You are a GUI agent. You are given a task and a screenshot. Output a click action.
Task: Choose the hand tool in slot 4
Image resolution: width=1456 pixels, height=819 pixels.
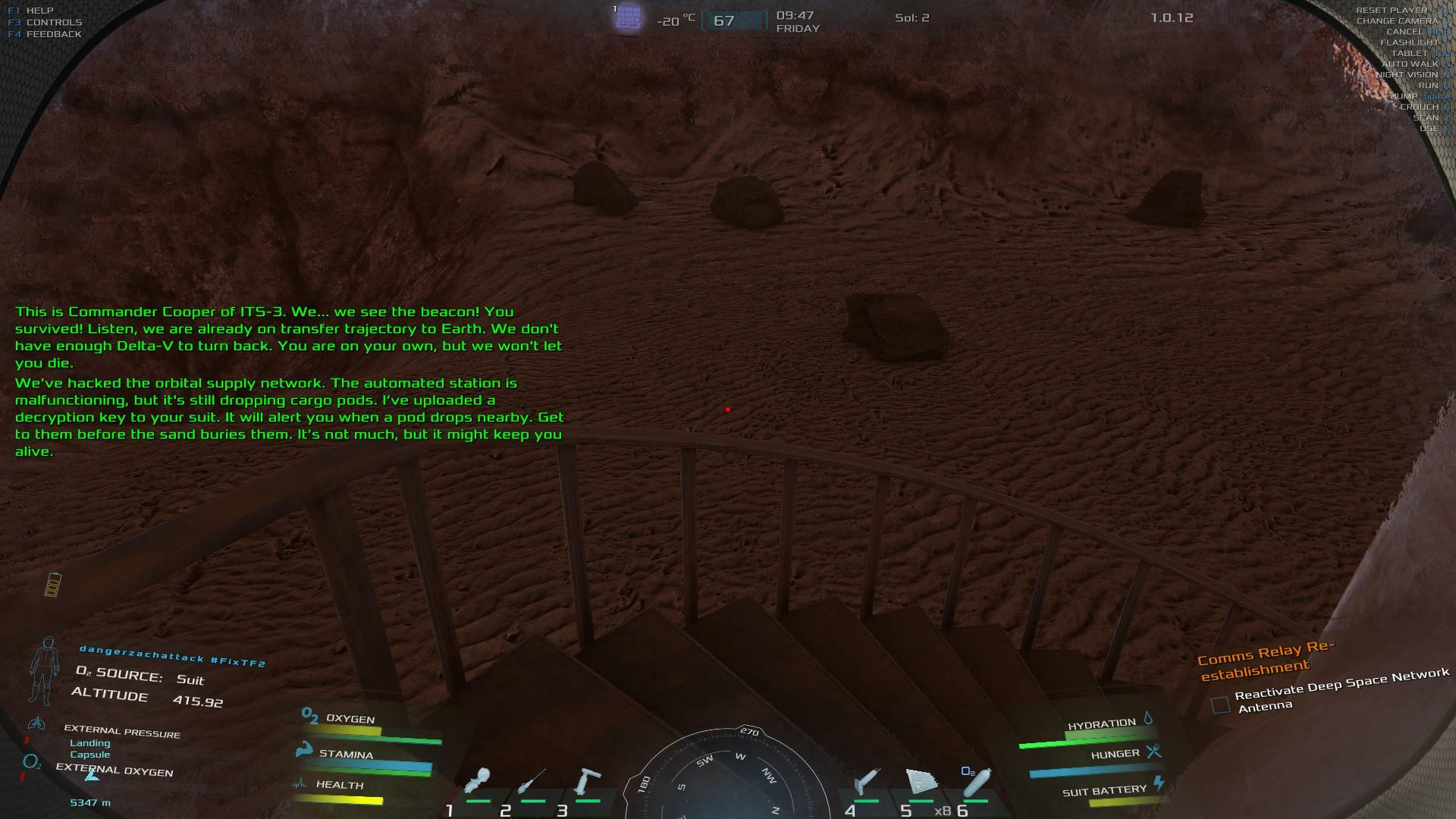tap(867, 781)
